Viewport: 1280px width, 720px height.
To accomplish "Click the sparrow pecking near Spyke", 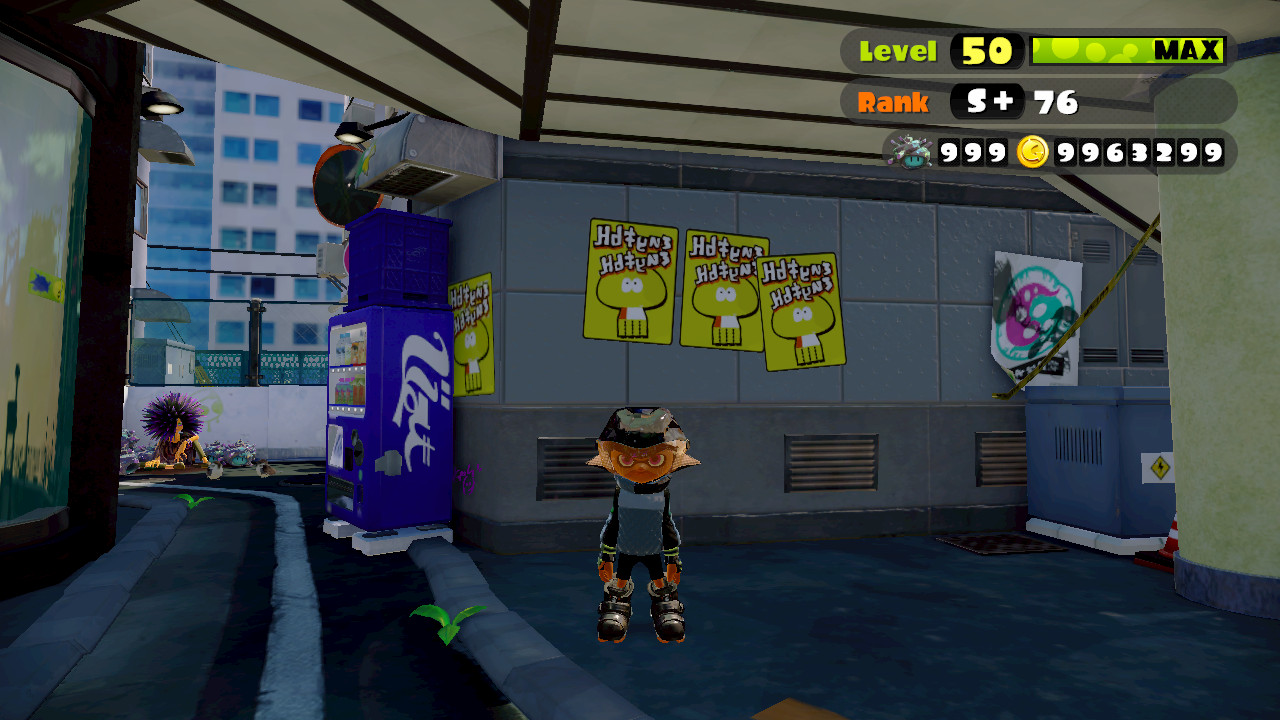I will [x=215, y=472].
